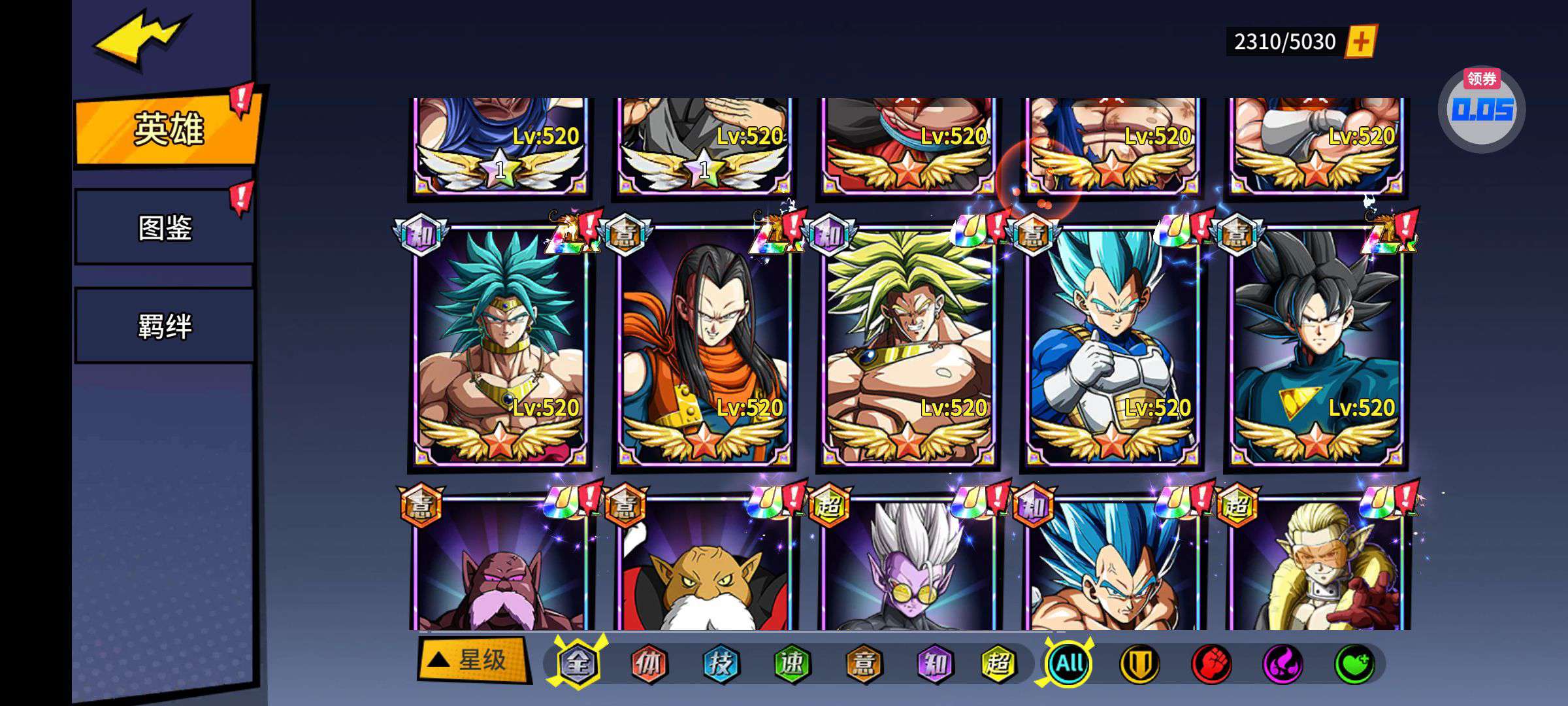The width and height of the screenshot is (1568, 706).
Task: Filter heroes by the orange 意 type
Action: [863, 664]
